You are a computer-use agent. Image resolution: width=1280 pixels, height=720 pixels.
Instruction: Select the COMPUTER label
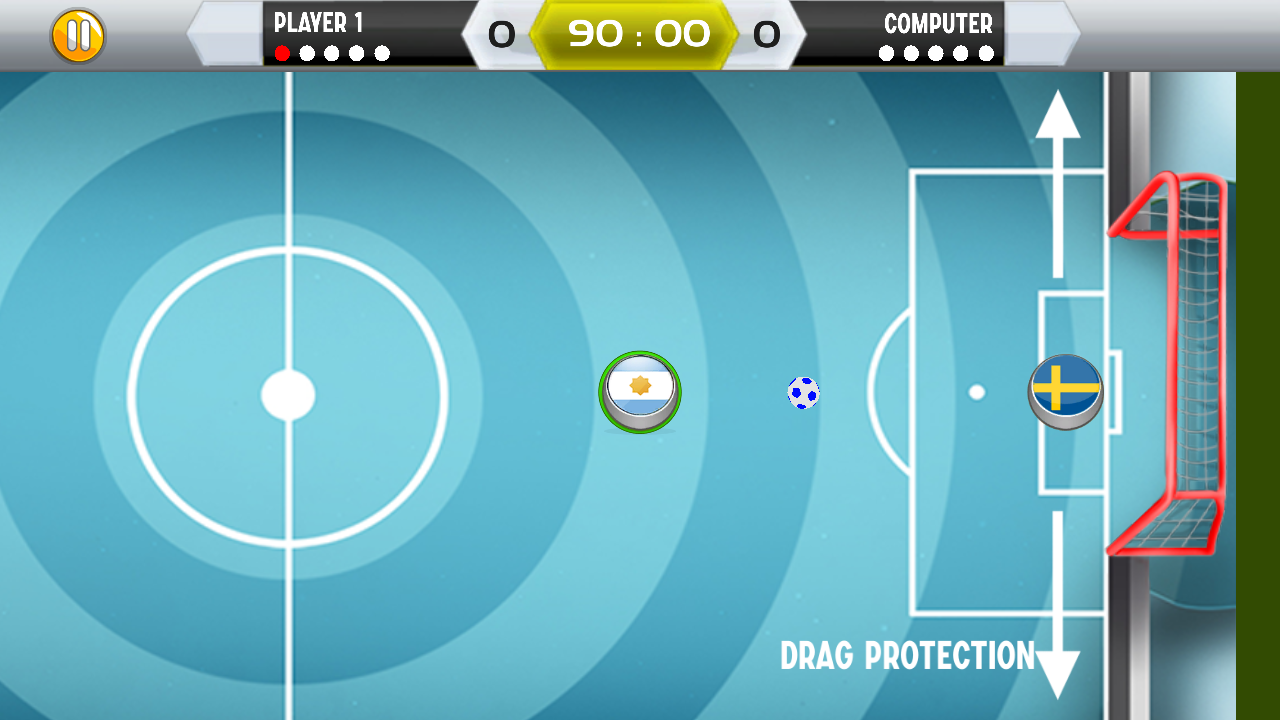pyautogui.click(x=938, y=24)
